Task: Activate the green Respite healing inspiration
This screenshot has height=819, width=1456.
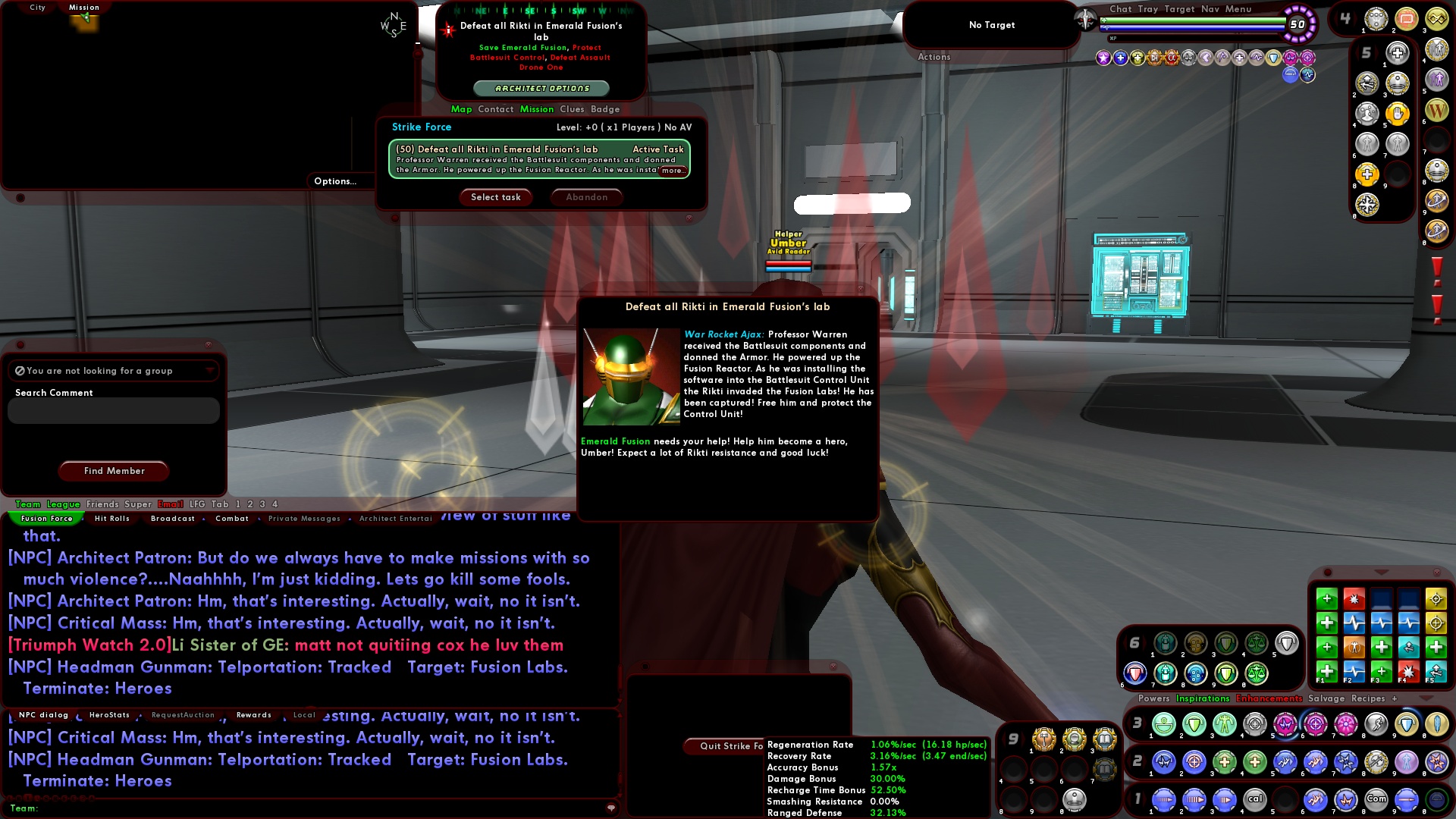Action: [x=1327, y=672]
